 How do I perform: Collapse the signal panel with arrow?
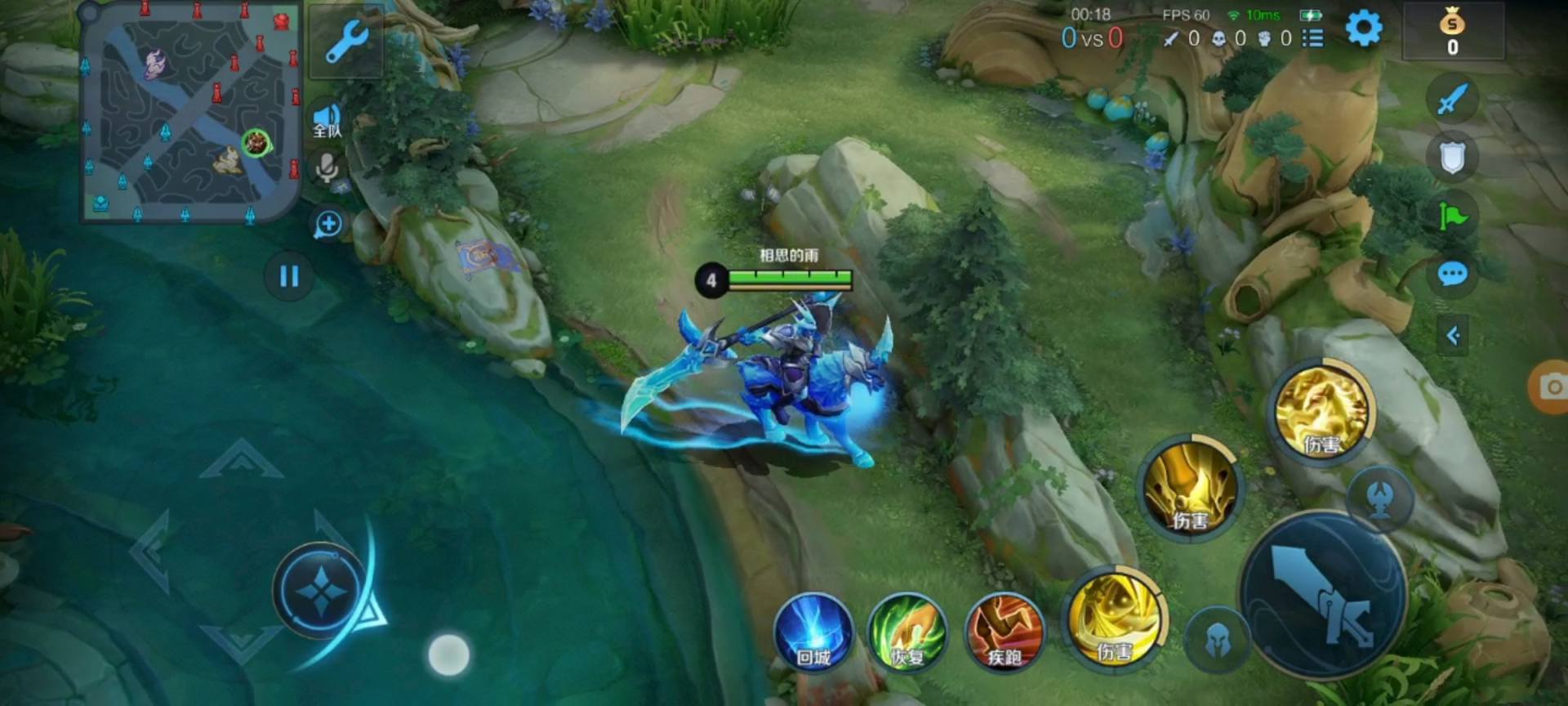point(1453,335)
